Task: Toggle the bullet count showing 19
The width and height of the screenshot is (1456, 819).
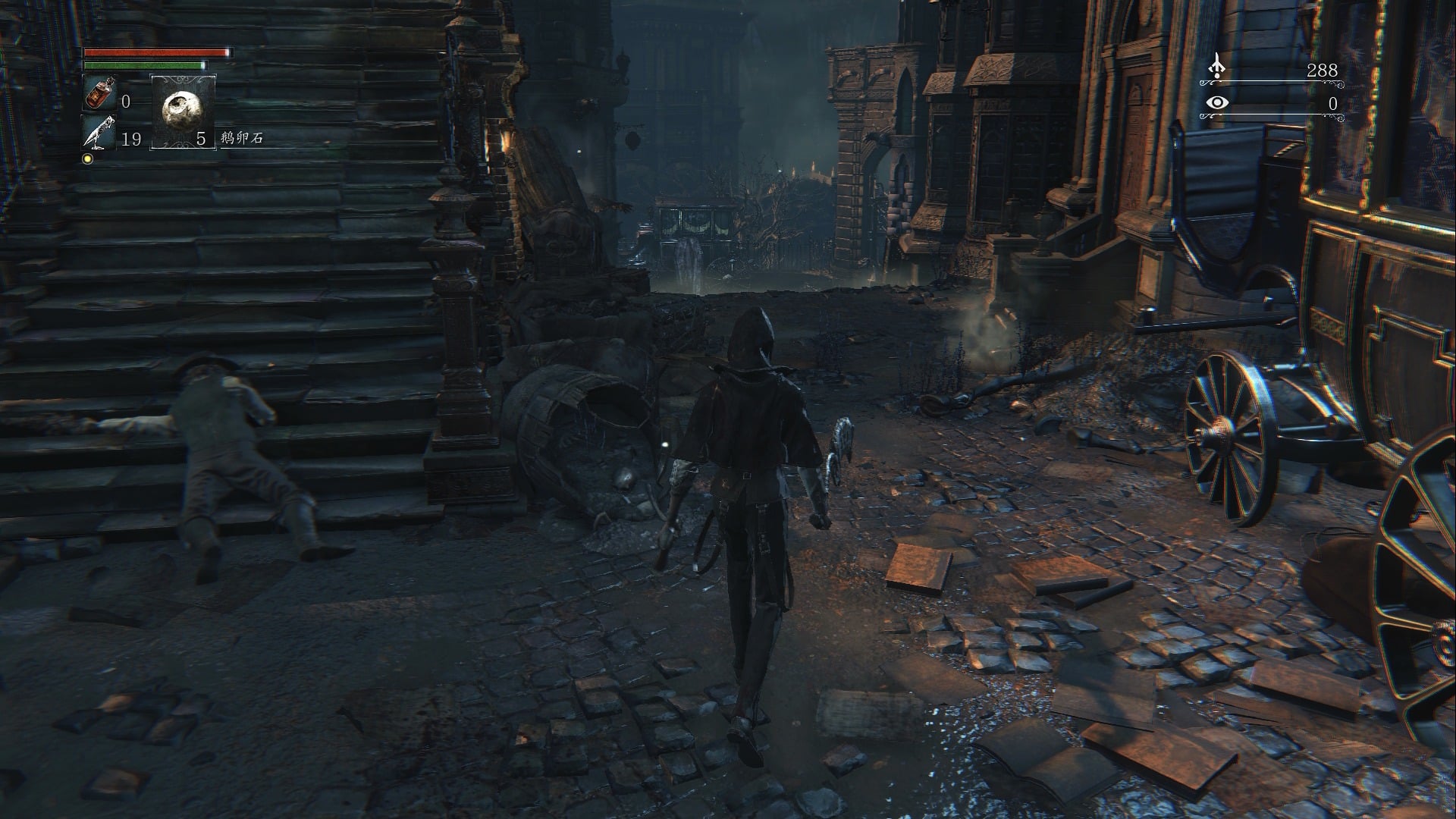Action: coord(131,138)
